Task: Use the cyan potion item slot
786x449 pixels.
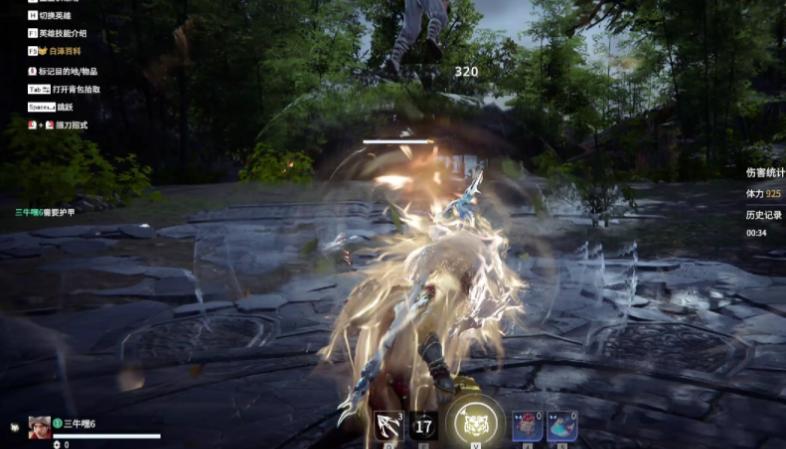Action: (561, 426)
